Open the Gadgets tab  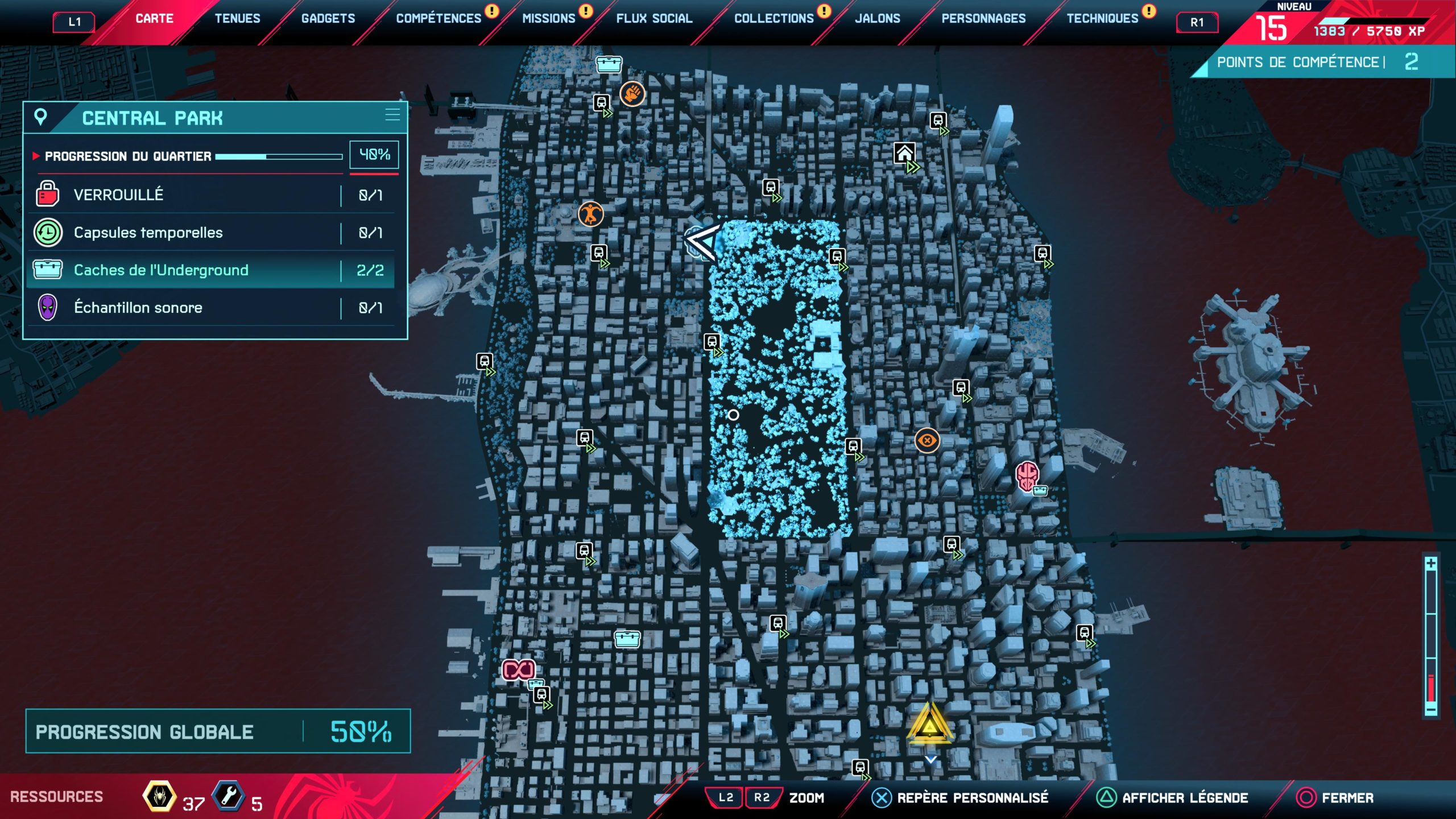coord(328,19)
